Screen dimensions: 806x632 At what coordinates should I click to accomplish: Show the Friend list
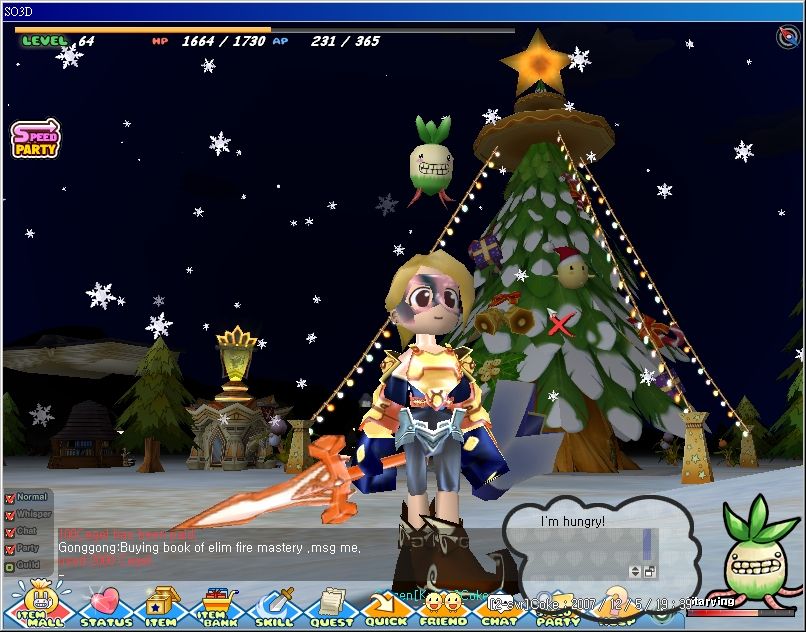(x=443, y=607)
